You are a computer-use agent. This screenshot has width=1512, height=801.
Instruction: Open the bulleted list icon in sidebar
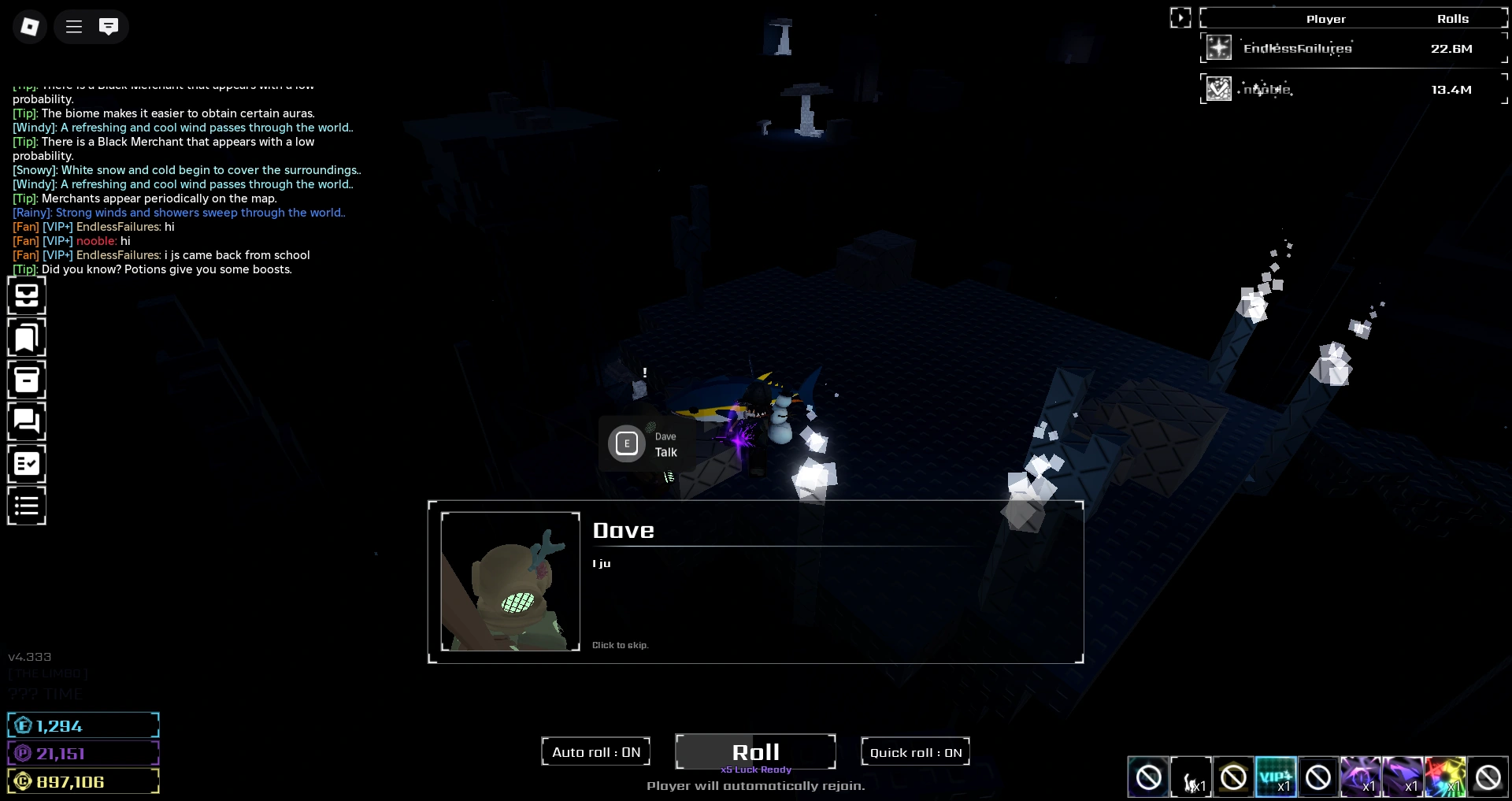tap(27, 505)
